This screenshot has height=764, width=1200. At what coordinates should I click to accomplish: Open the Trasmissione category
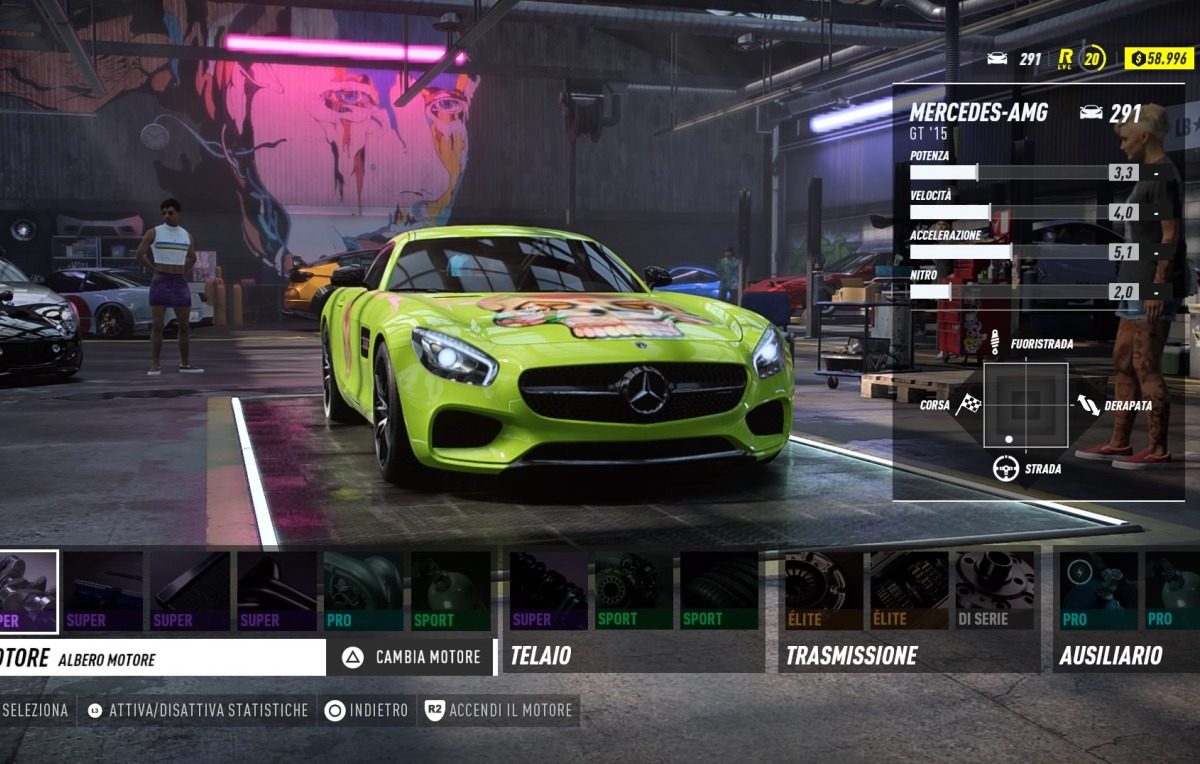[x=851, y=656]
